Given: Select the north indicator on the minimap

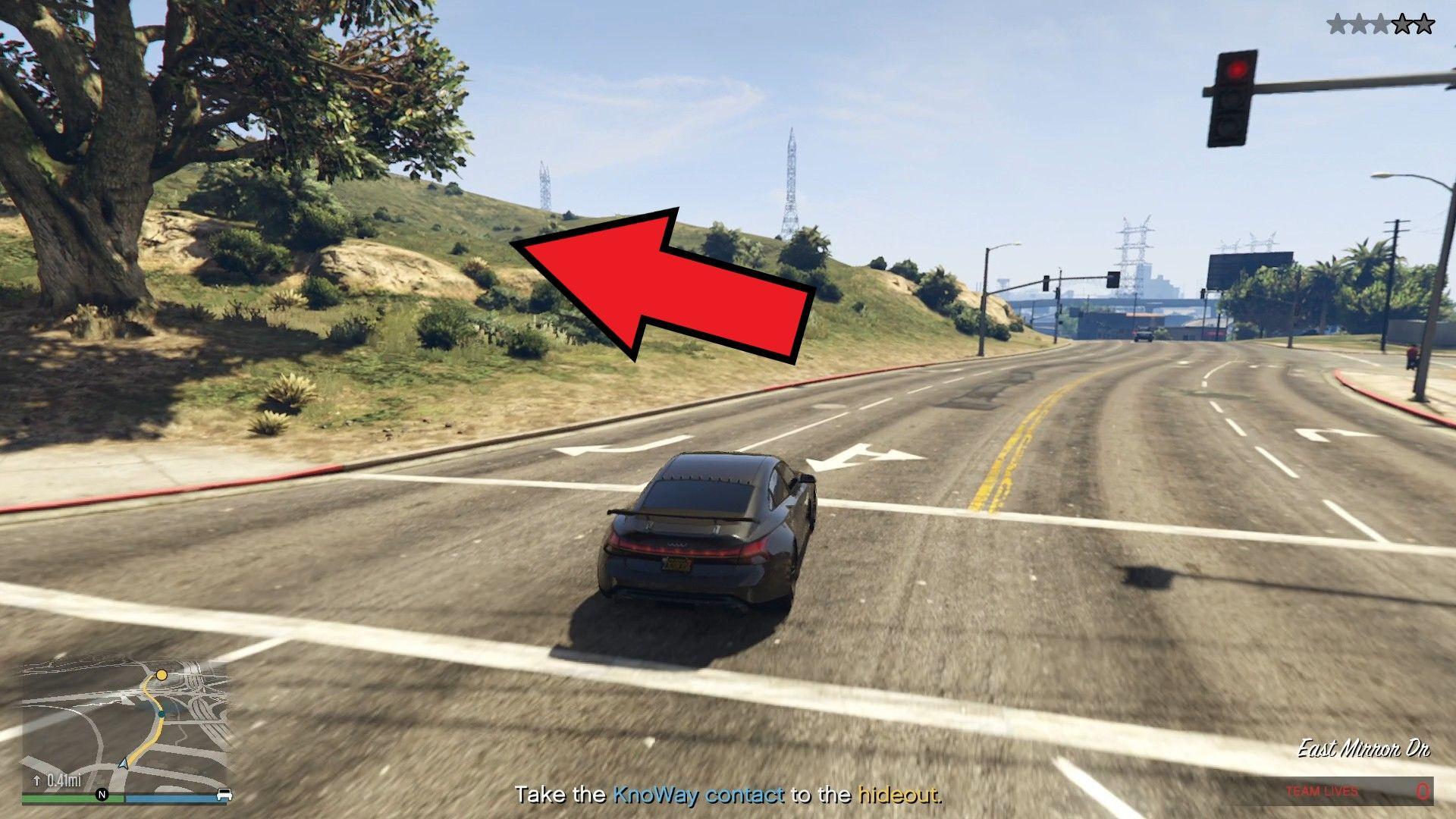Looking at the screenshot, I should [101, 795].
